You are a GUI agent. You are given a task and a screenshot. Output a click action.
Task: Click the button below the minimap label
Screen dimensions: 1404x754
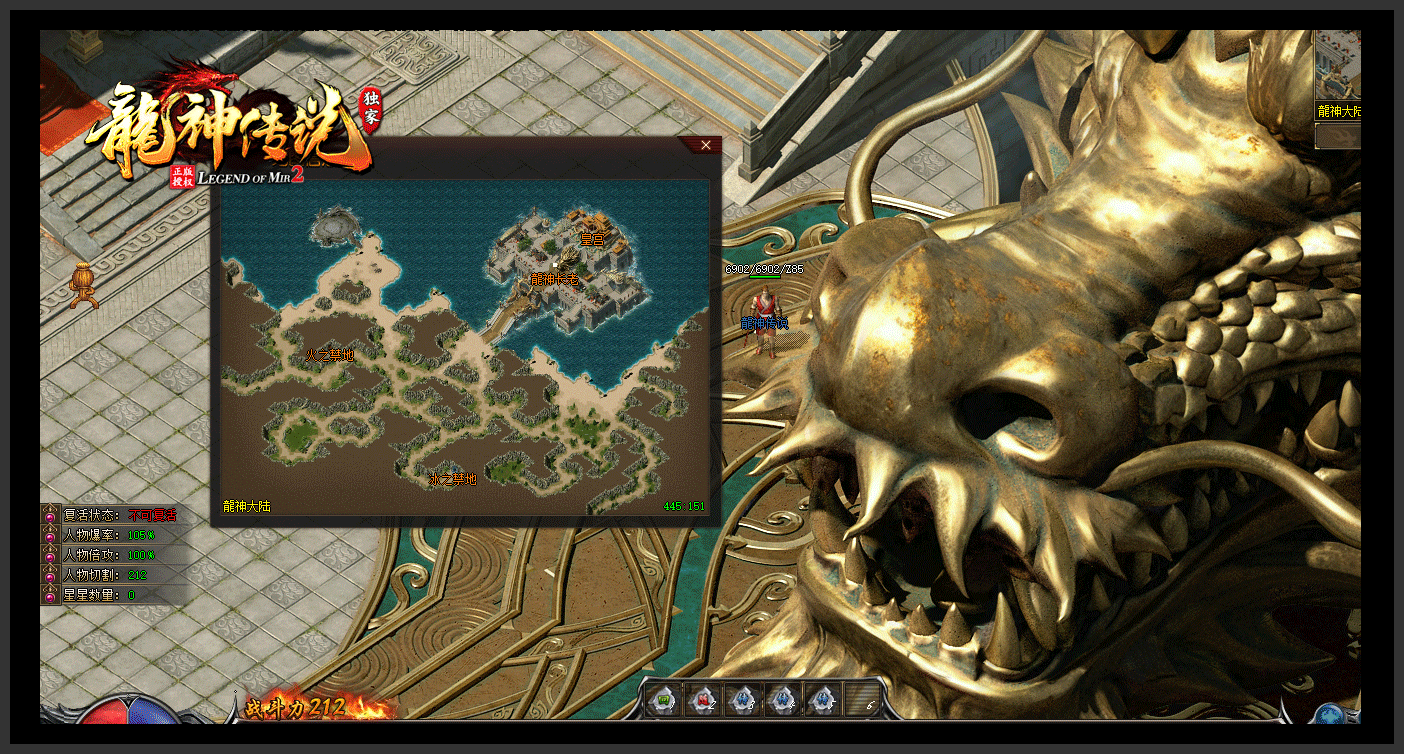coord(1338,137)
